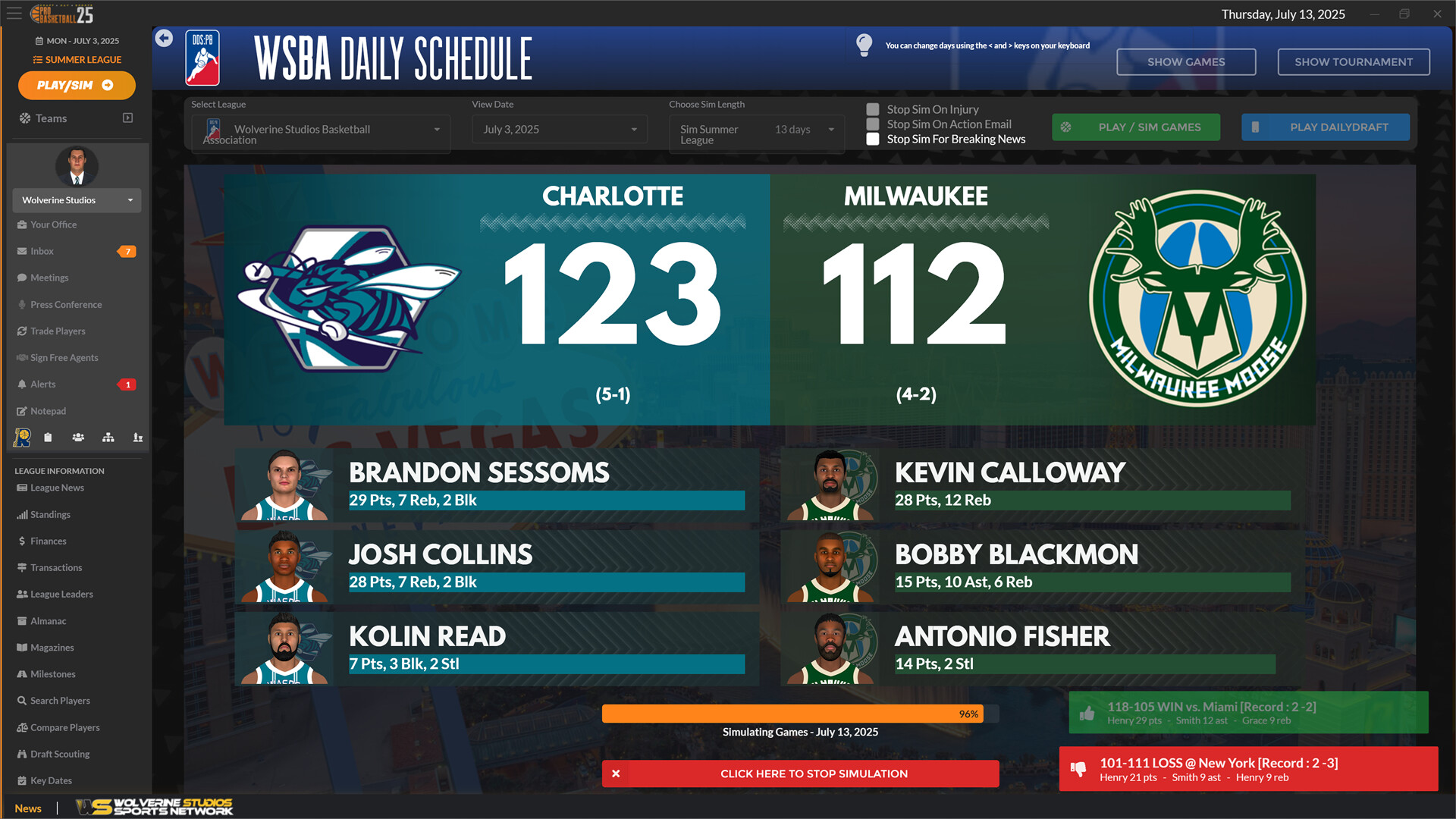Image resolution: width=1456 pixels, height=819 pixels.
Task: Click Here To Stop Simulation
Action: [x=800, y=773]
